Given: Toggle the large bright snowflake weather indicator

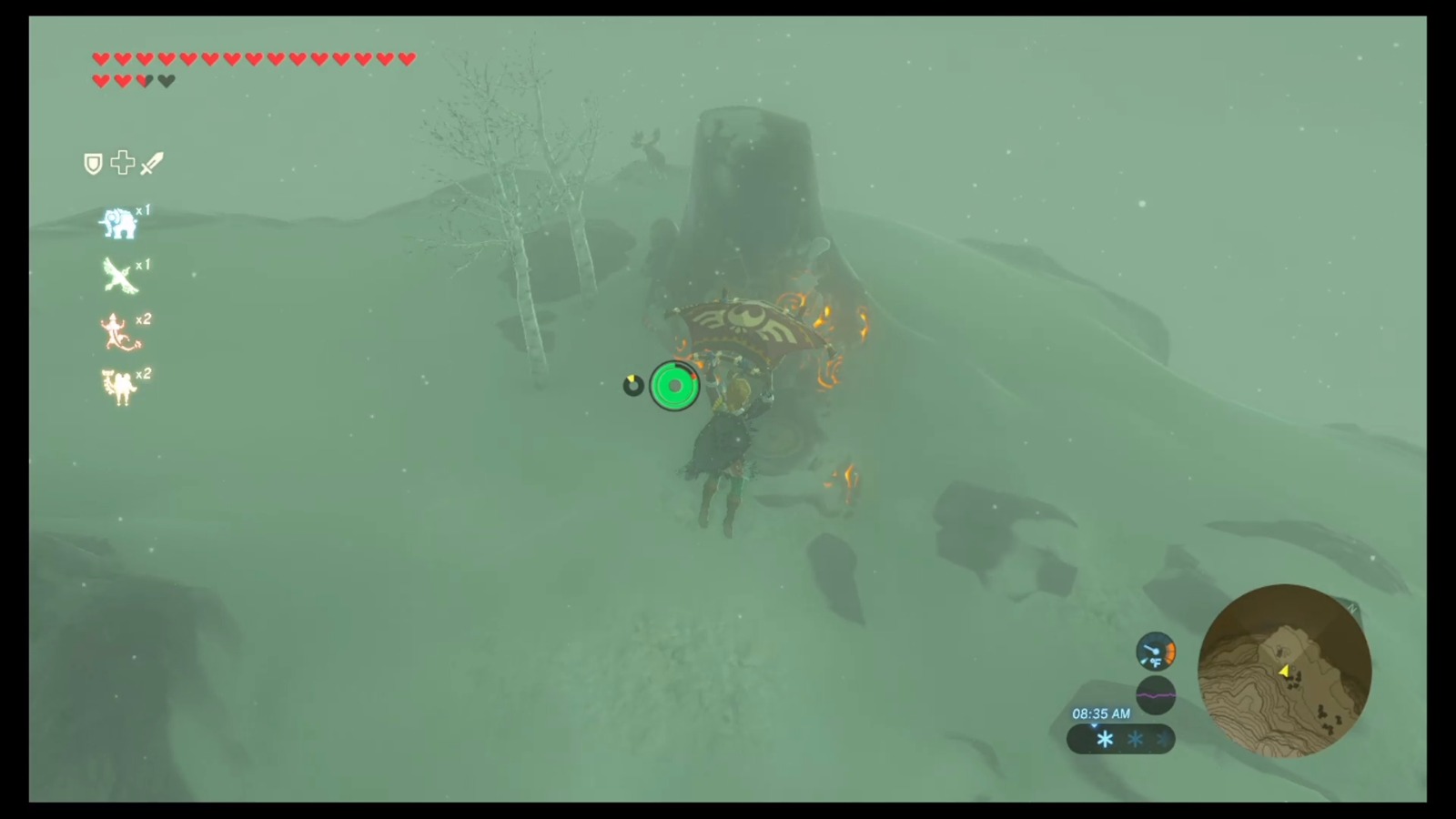Looking at the screenshot, I should click(1104, 740).
